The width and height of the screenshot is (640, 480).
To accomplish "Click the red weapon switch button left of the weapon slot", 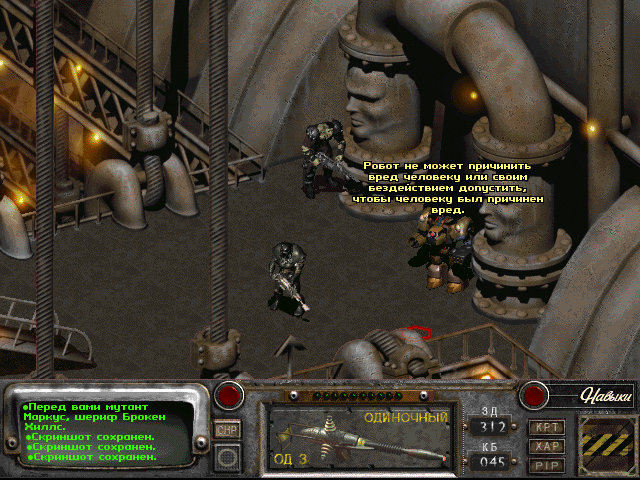I will pos(231,395).
